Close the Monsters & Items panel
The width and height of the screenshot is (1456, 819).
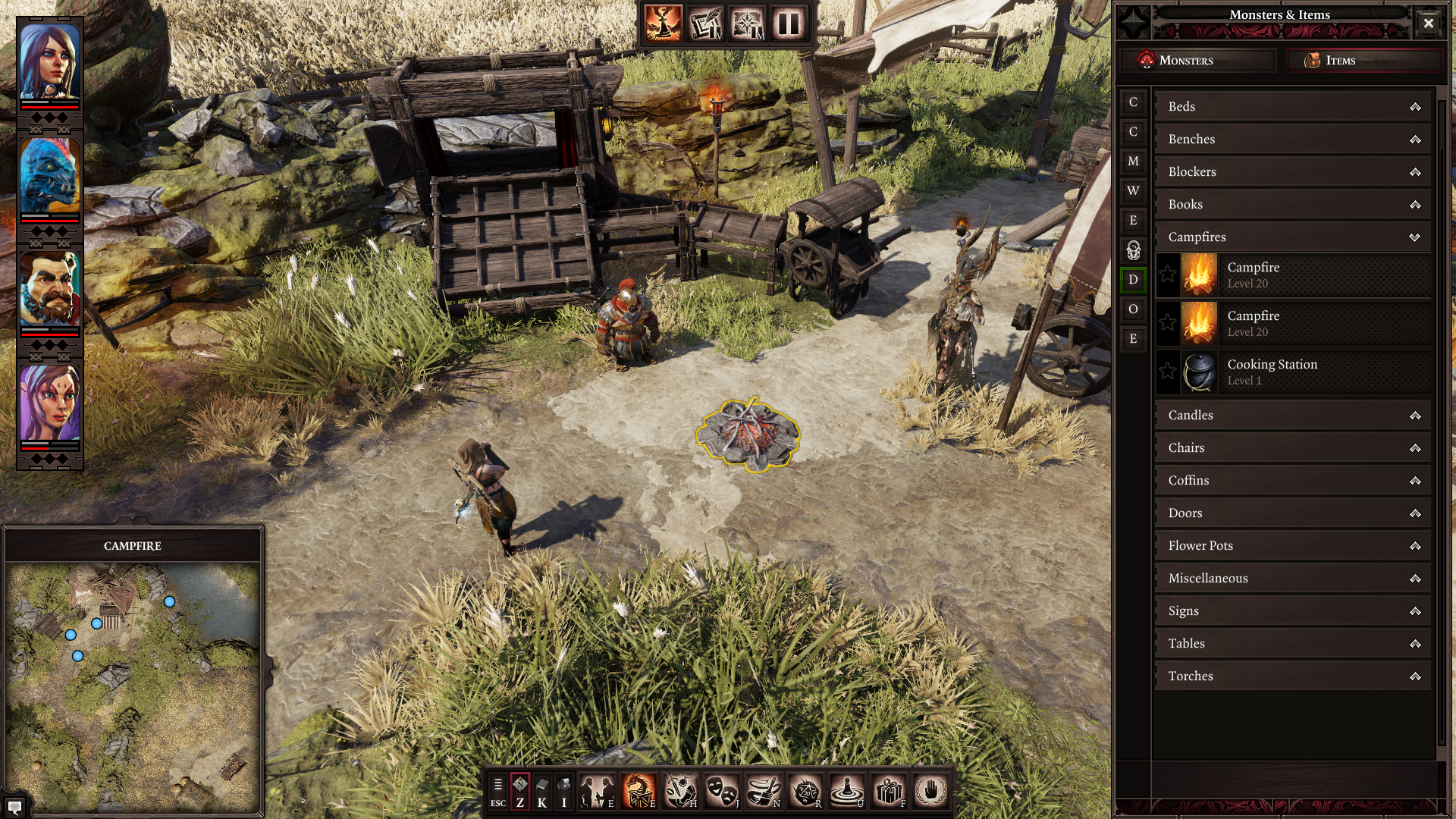tap(1428, 23)
